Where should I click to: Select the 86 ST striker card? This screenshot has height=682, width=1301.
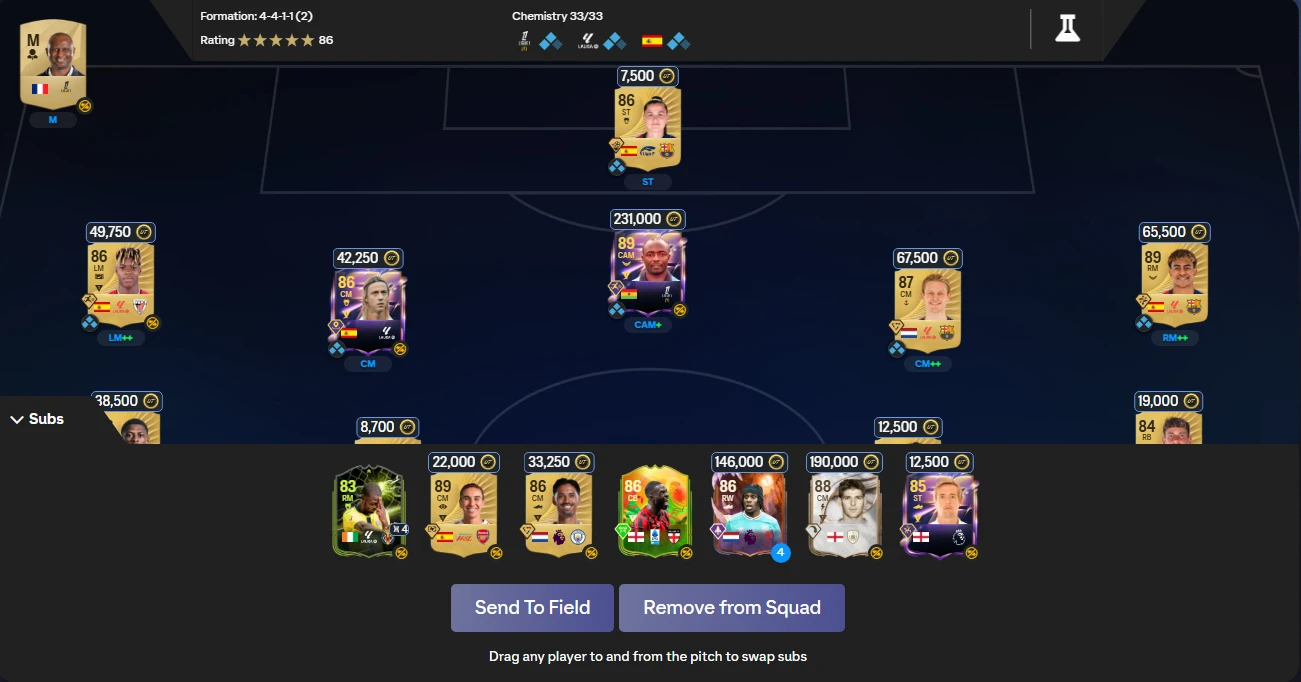(x=647, y=128)
